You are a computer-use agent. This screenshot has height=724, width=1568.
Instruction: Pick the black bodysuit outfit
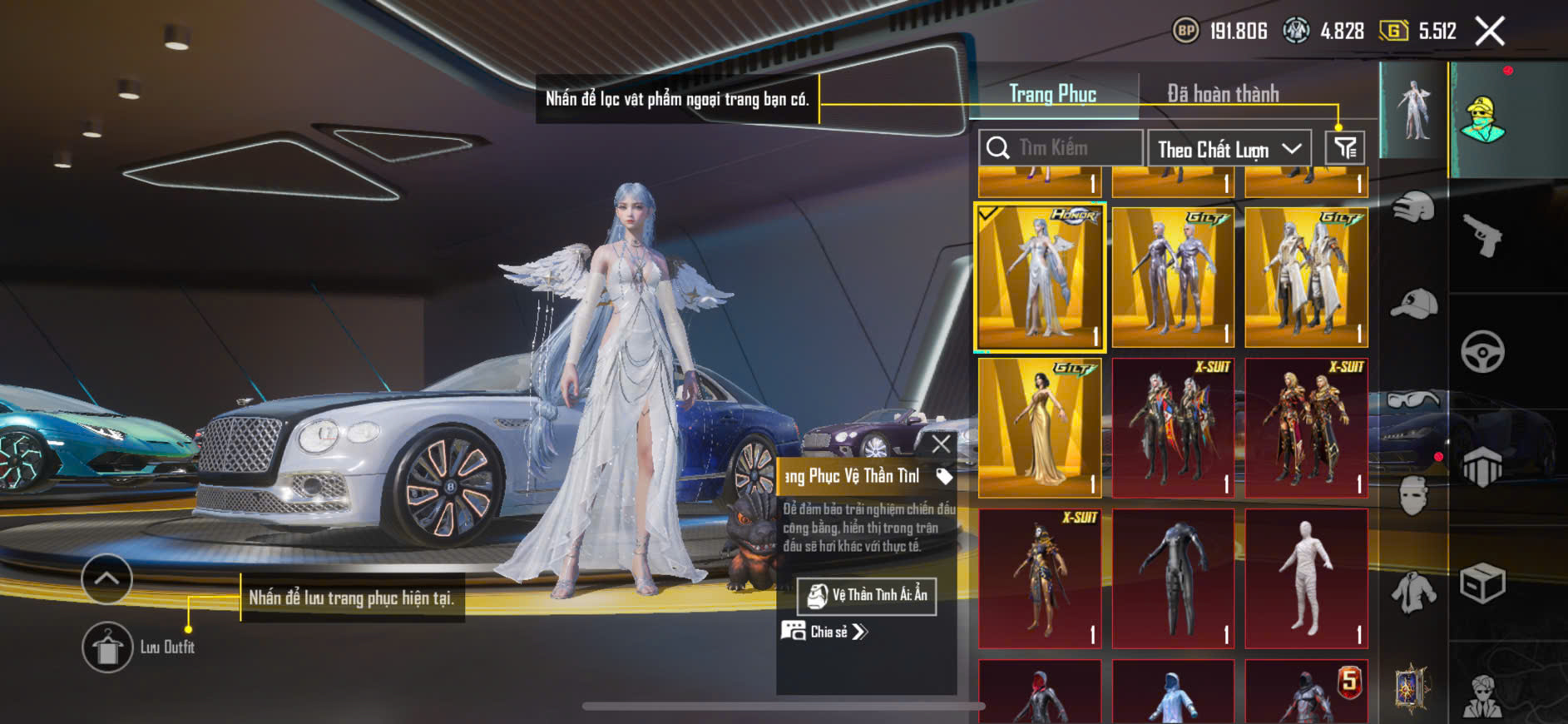click(x=1173, y=578)
